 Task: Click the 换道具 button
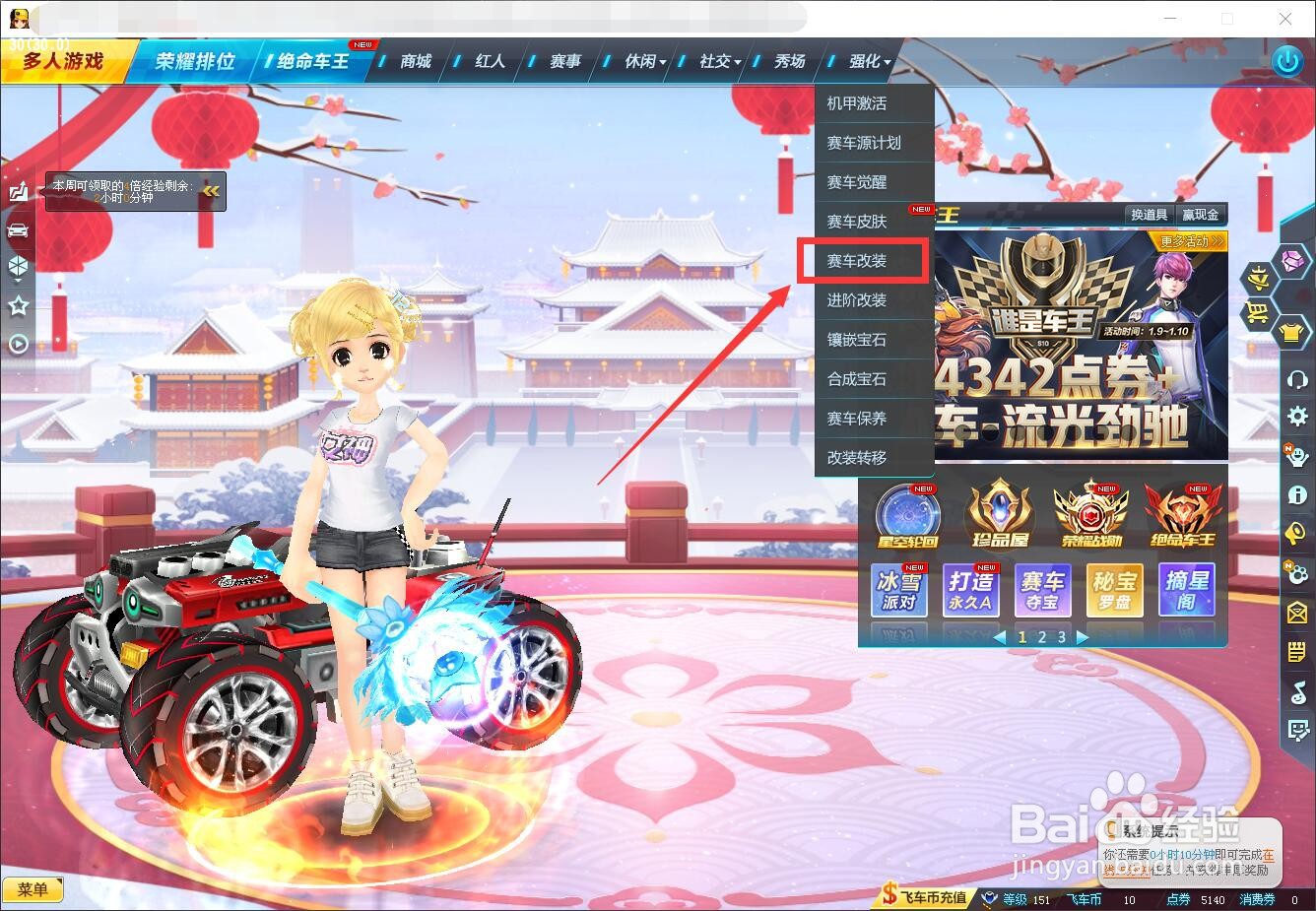(x=1150, y=214)
